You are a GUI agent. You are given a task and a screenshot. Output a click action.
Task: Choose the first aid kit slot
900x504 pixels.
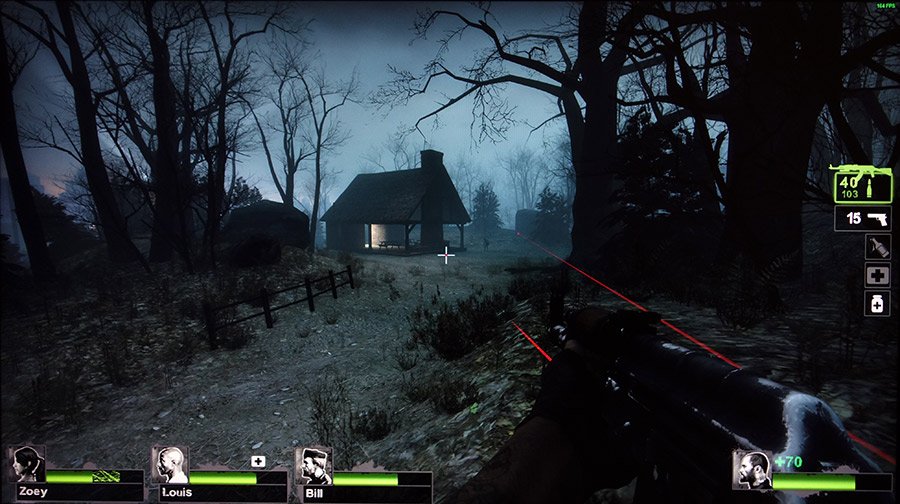click(876, 276)
